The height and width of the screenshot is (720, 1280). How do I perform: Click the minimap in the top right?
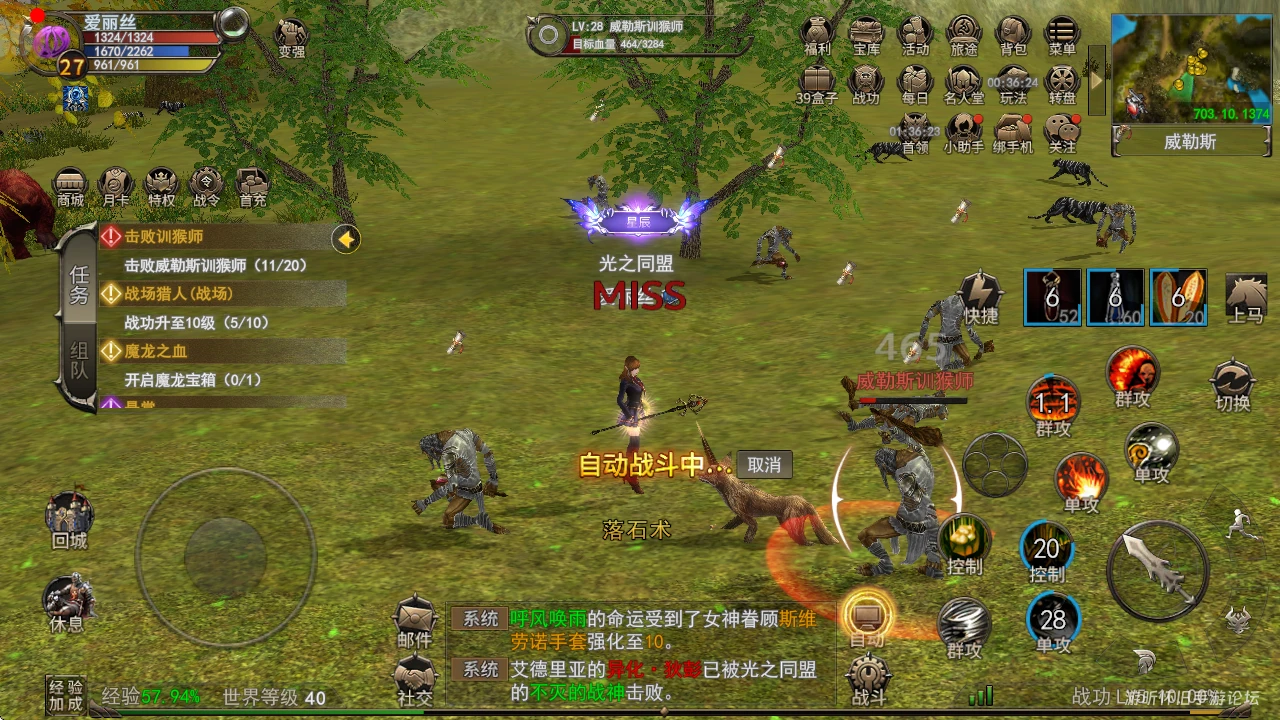tap(1190, 65)
